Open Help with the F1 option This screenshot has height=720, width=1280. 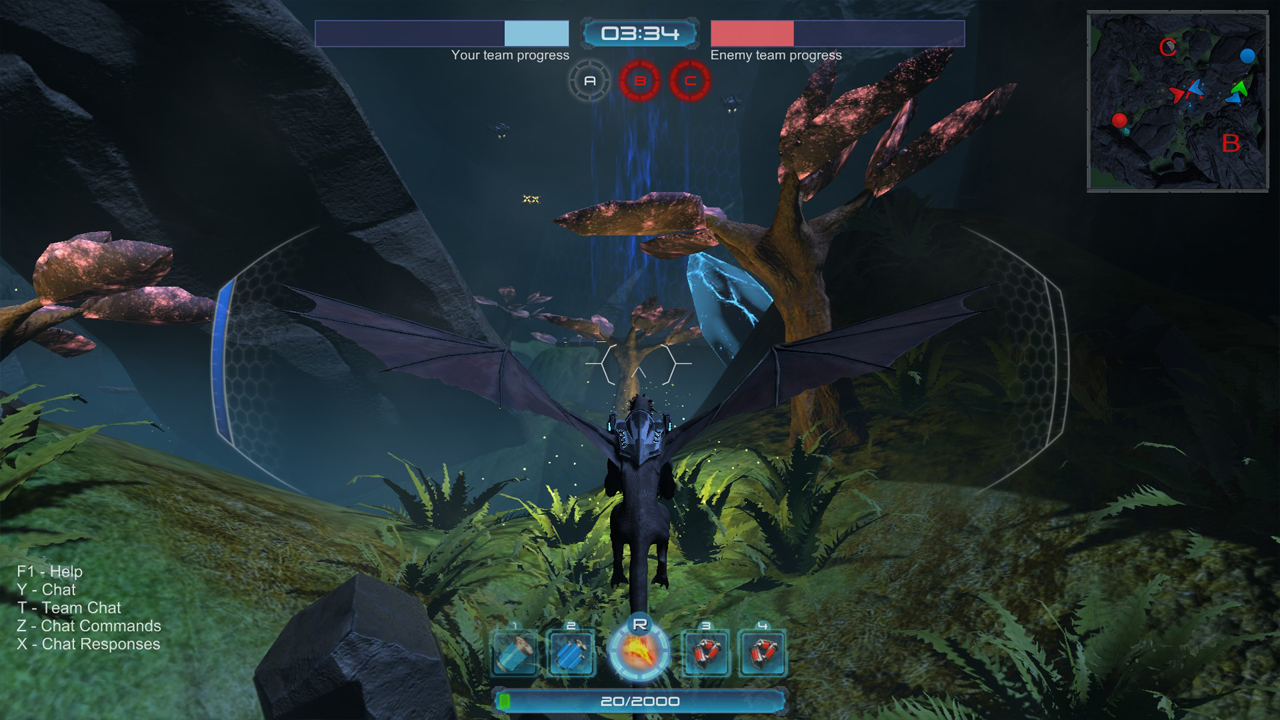(x=48, y=571)
